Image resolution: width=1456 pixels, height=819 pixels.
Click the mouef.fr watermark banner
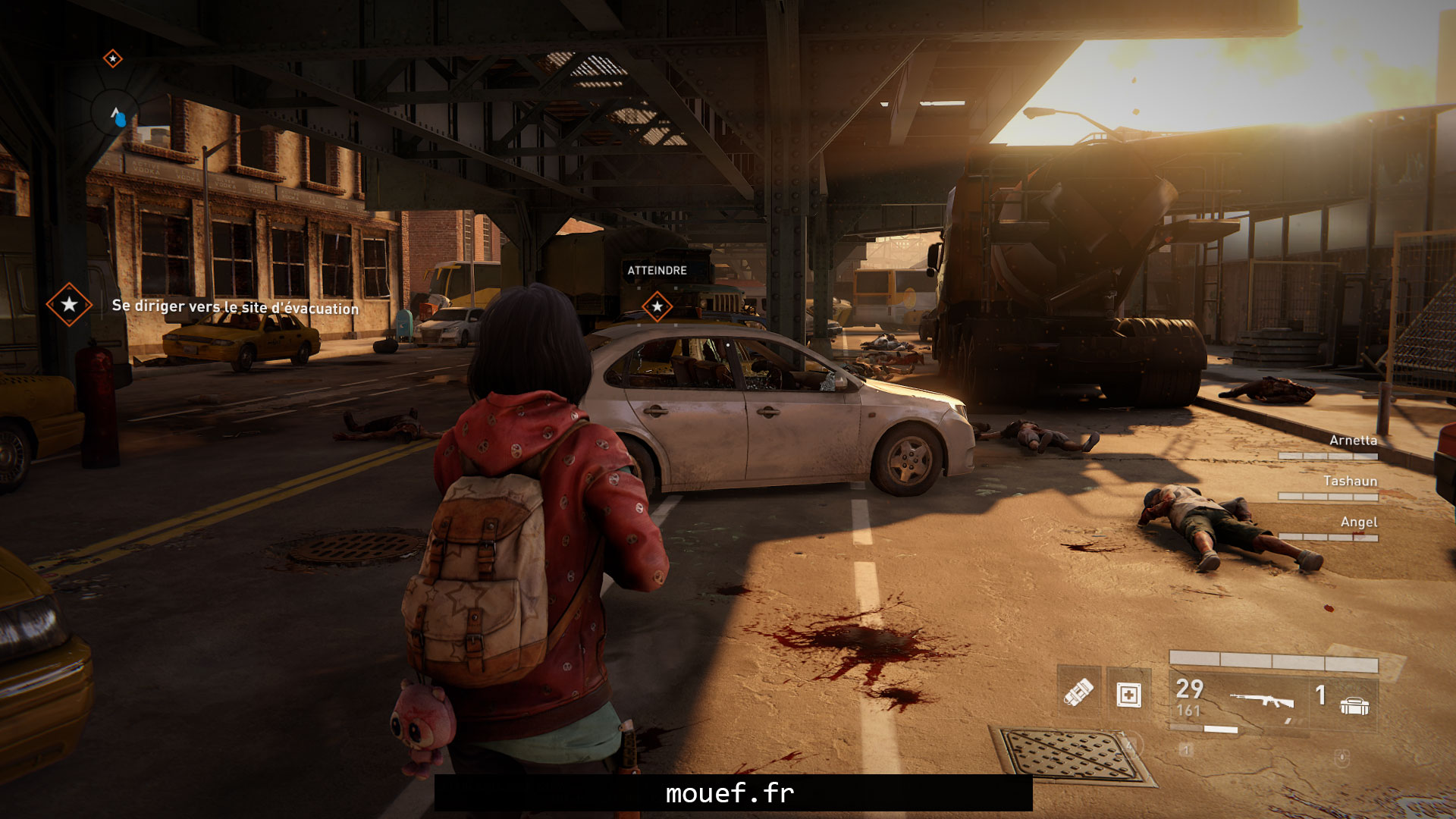pyautogui.click(x=733, y=793)
